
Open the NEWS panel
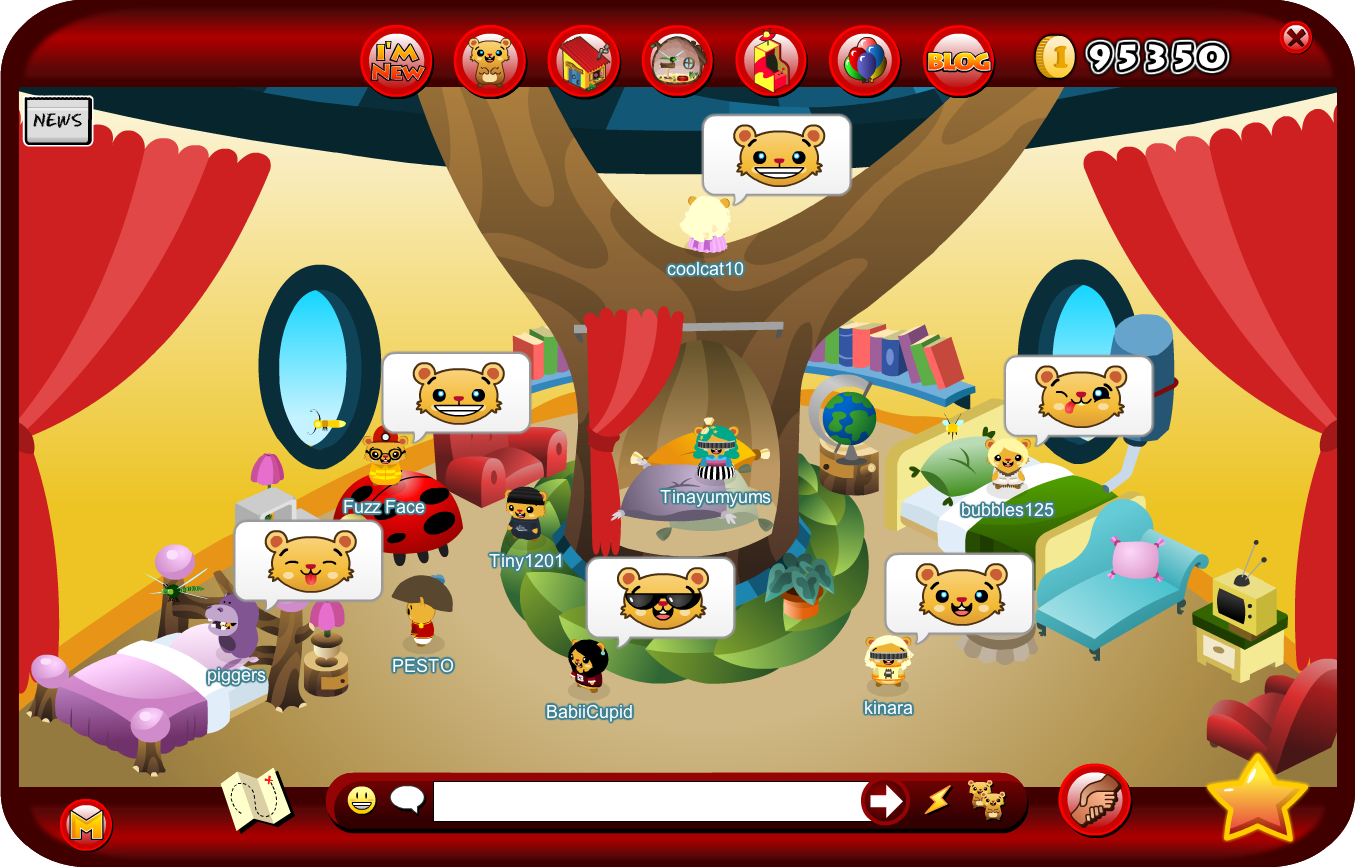(57, 120)
